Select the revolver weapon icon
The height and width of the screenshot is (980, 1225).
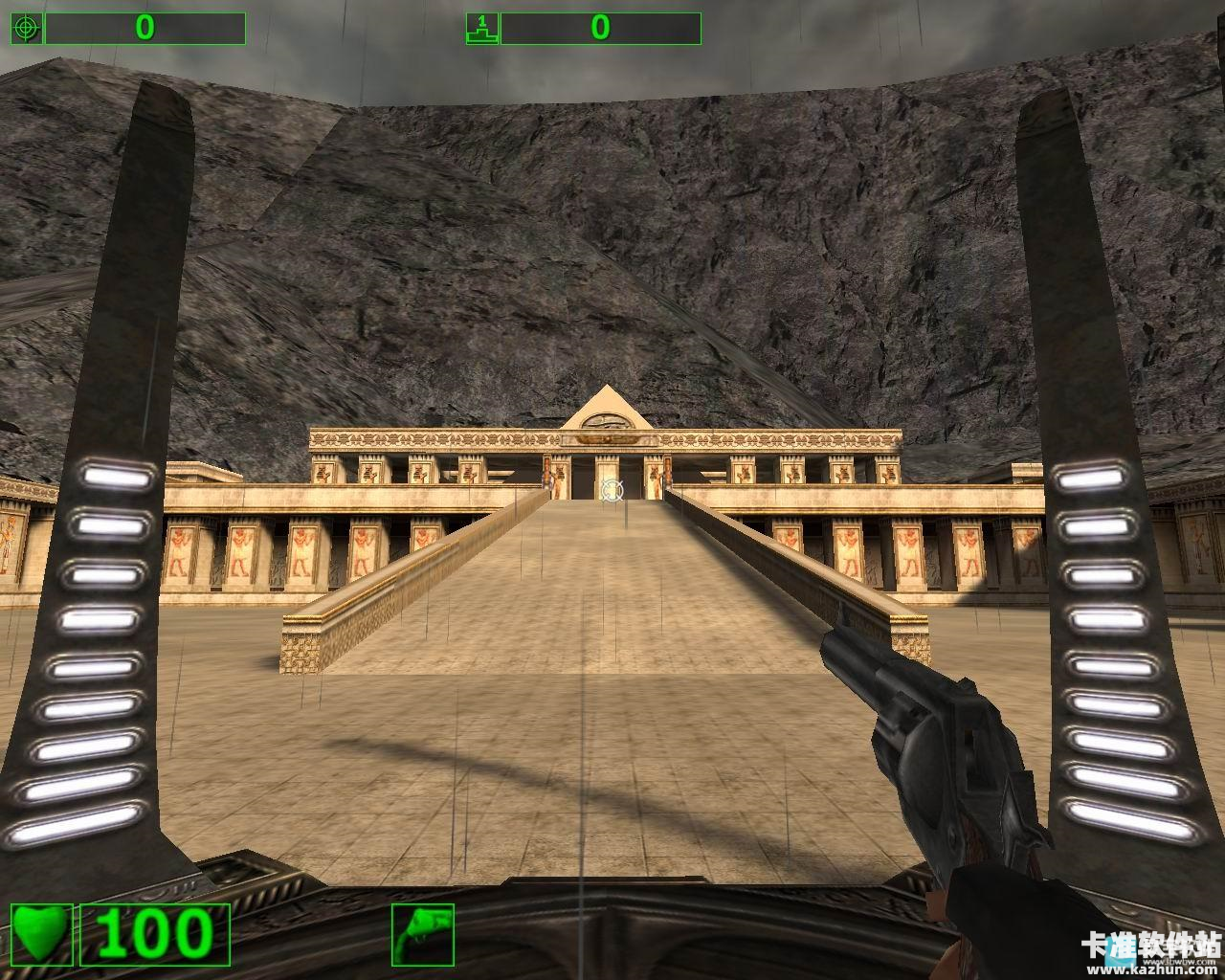[x=422, y=934]
